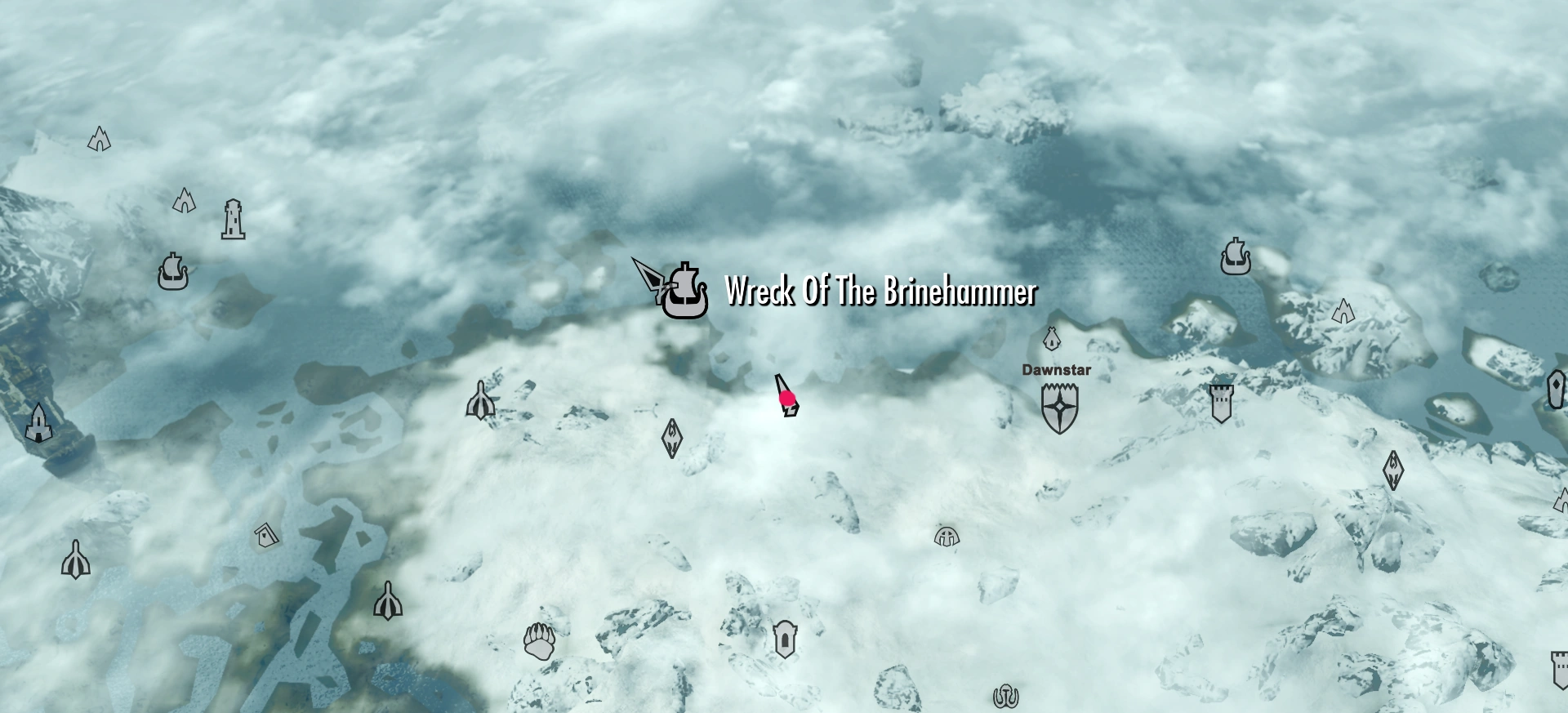Click the camp marker in the top-left corner
The width and height of the screenshot is (1568, 713).
tap(98, 137)
